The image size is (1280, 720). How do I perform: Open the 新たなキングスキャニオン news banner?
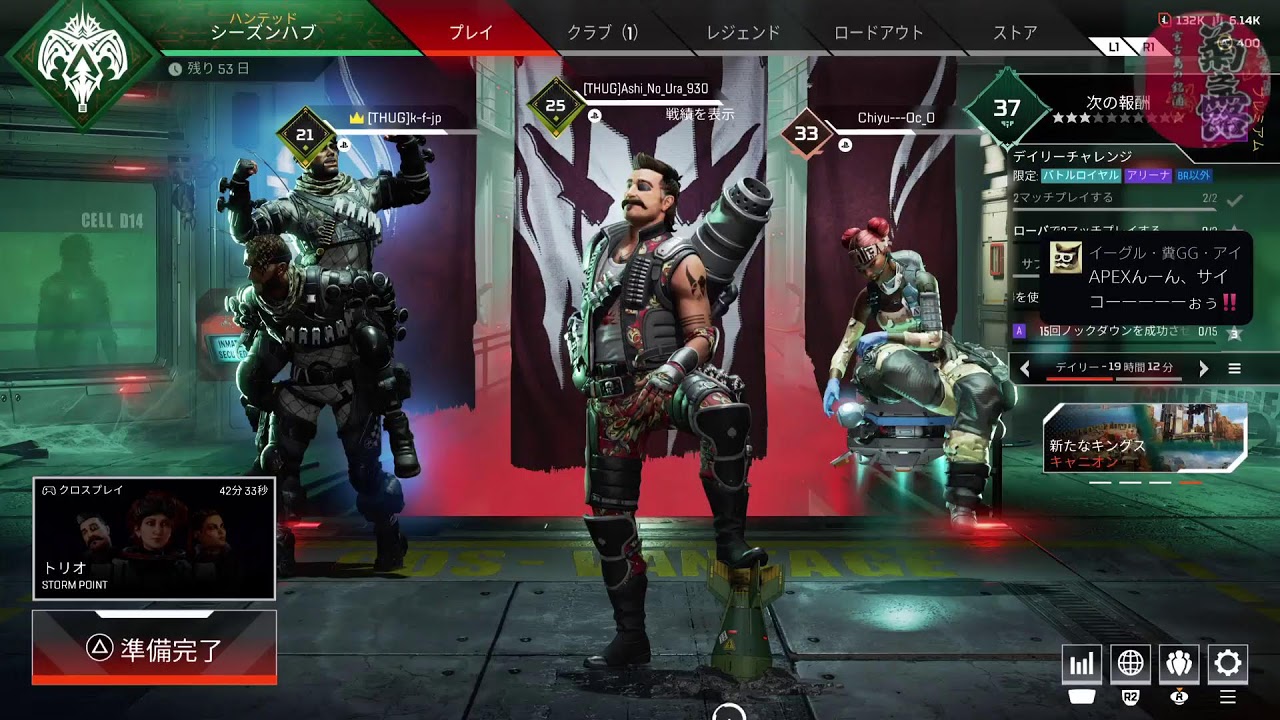tap(1145, 438)
